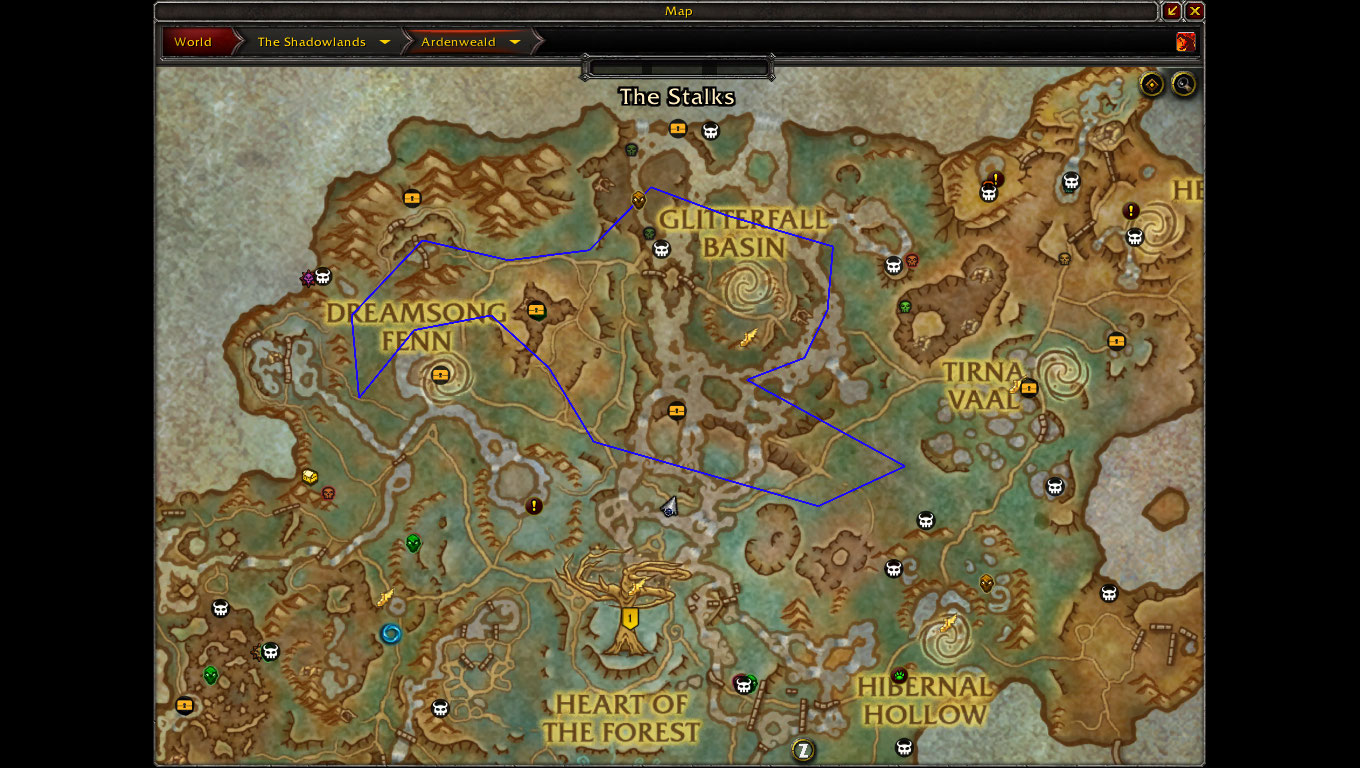This screenshot has width=1360, height=768.
Task: Select the purple spiked marker near Dreamsong Fenn
Action: [x=308, y=279]
